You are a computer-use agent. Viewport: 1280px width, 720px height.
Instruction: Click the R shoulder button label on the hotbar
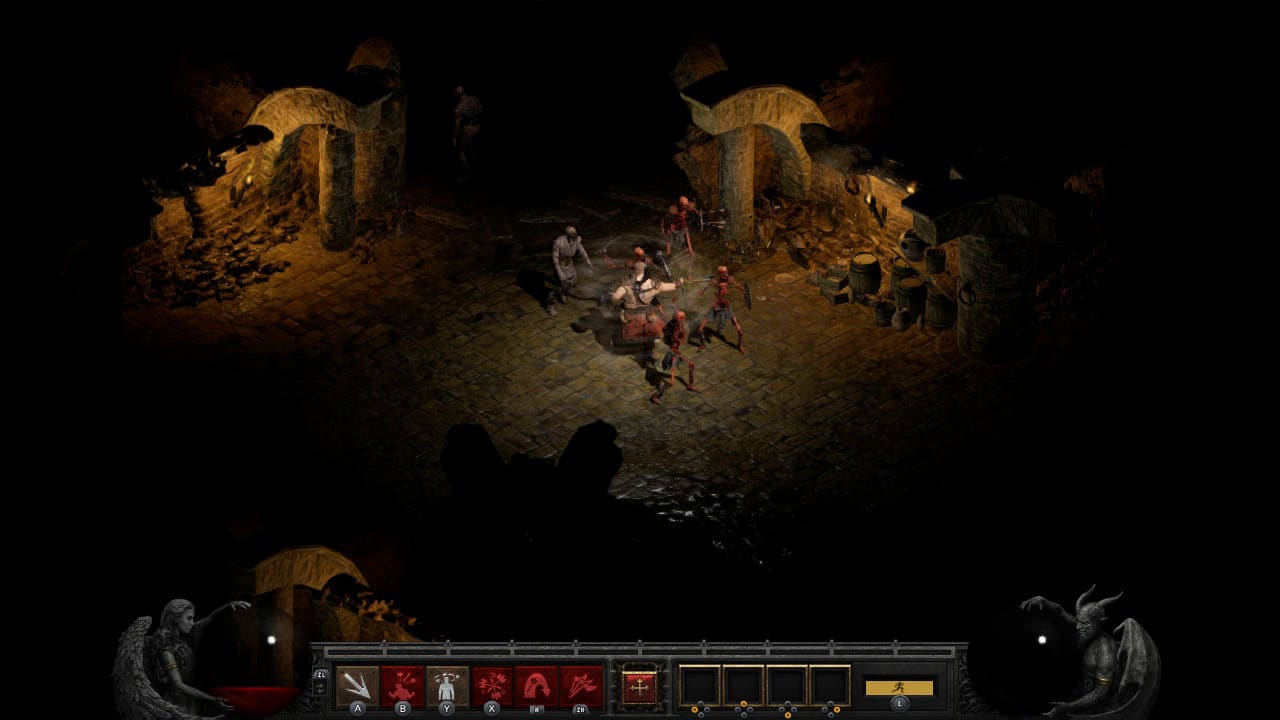537,708
